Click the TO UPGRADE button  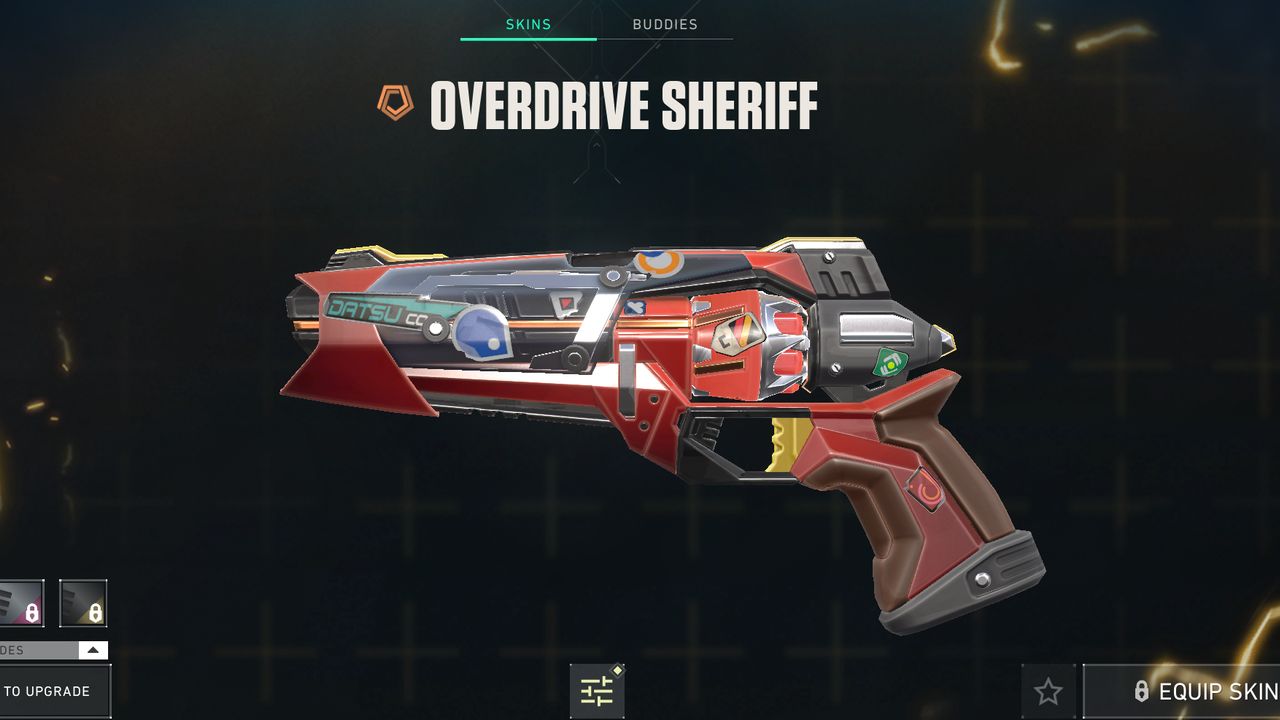(45, 691)
